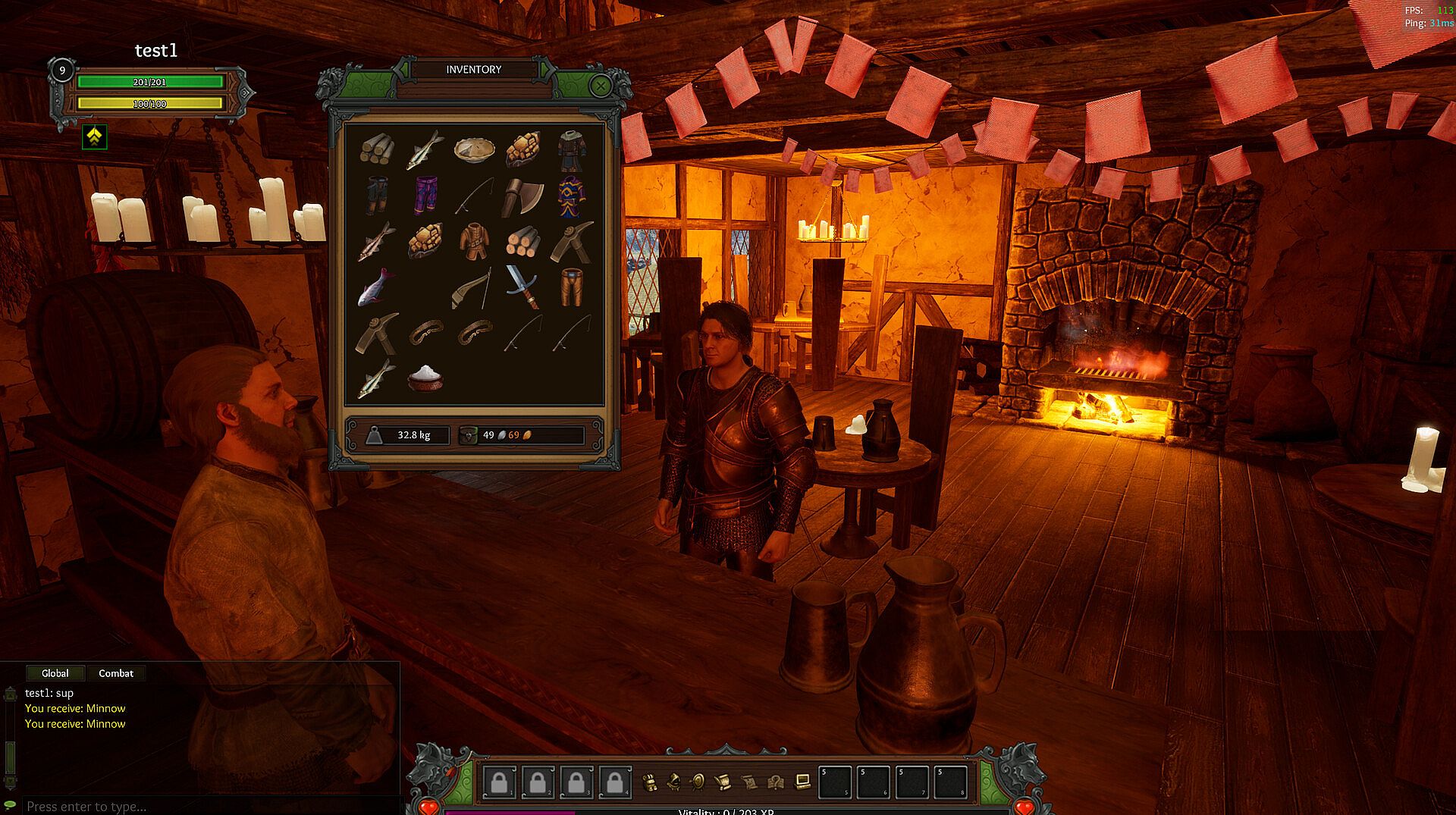This screenshot has width=1456, height=815.
Task: Select the bowl of salt
Action: coord(425,377)
